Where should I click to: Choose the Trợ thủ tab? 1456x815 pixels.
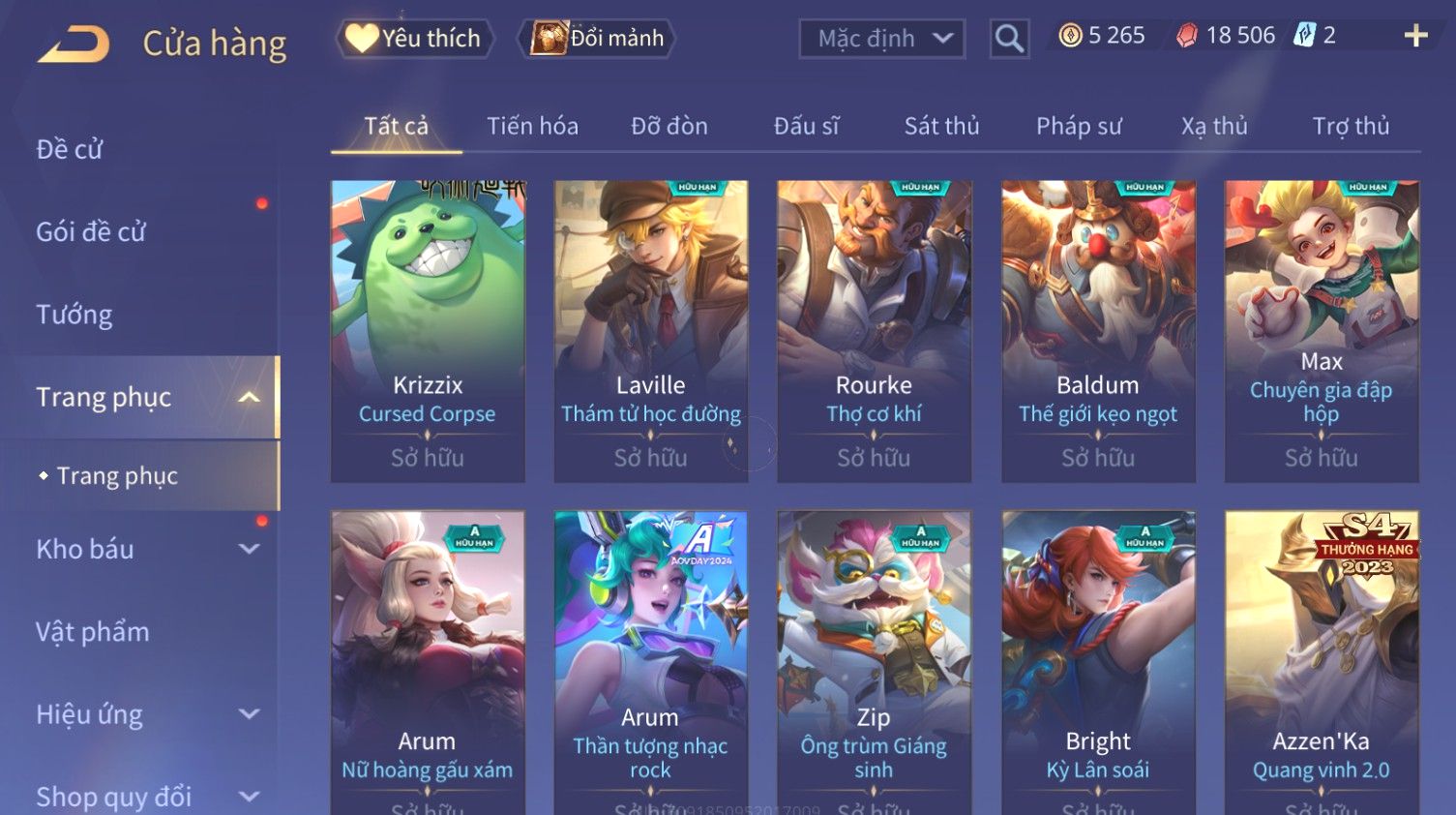click(x=1351, y=126)
